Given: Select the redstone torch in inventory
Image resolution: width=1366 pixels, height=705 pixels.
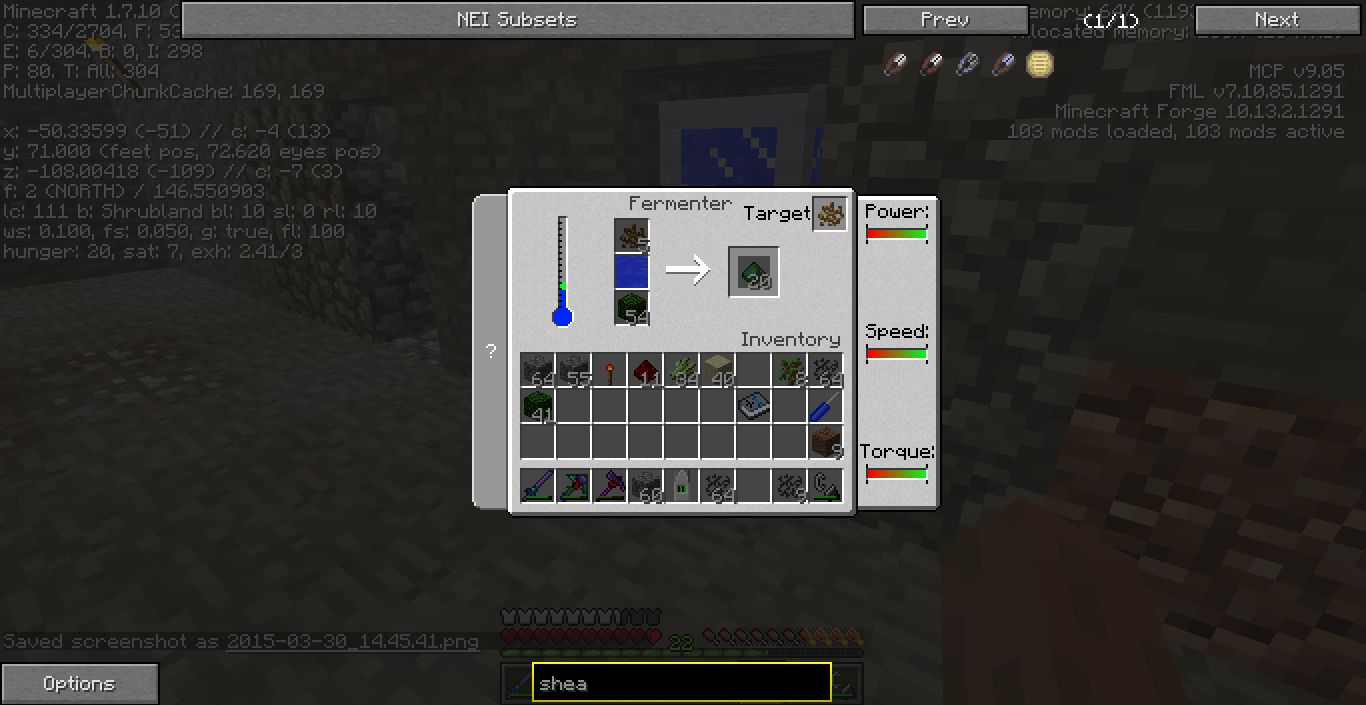Looking at the screenshot, I should (x=609, y=371).
